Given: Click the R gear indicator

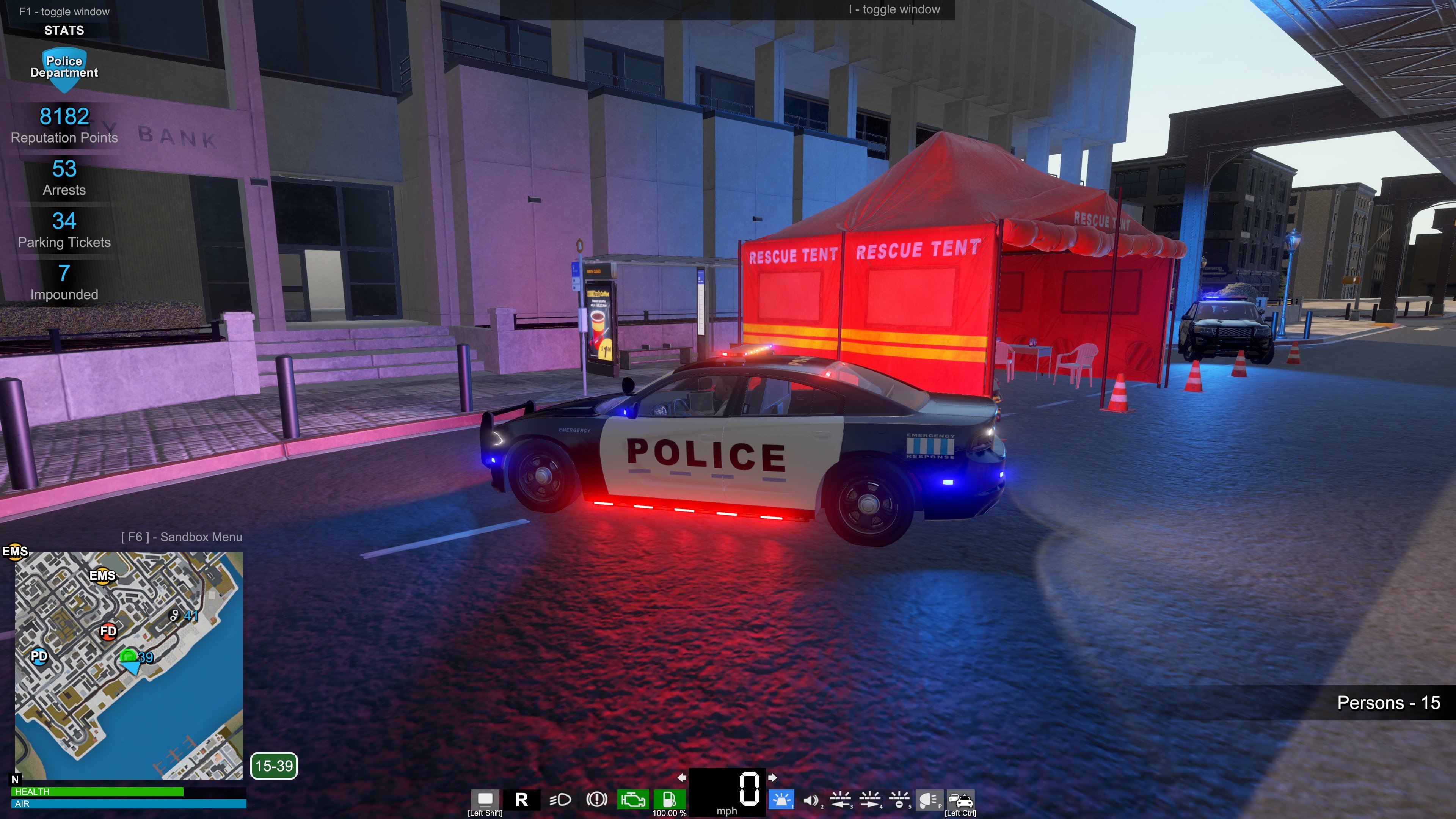Looking at the screenshot, I should (x=522, y=800).
